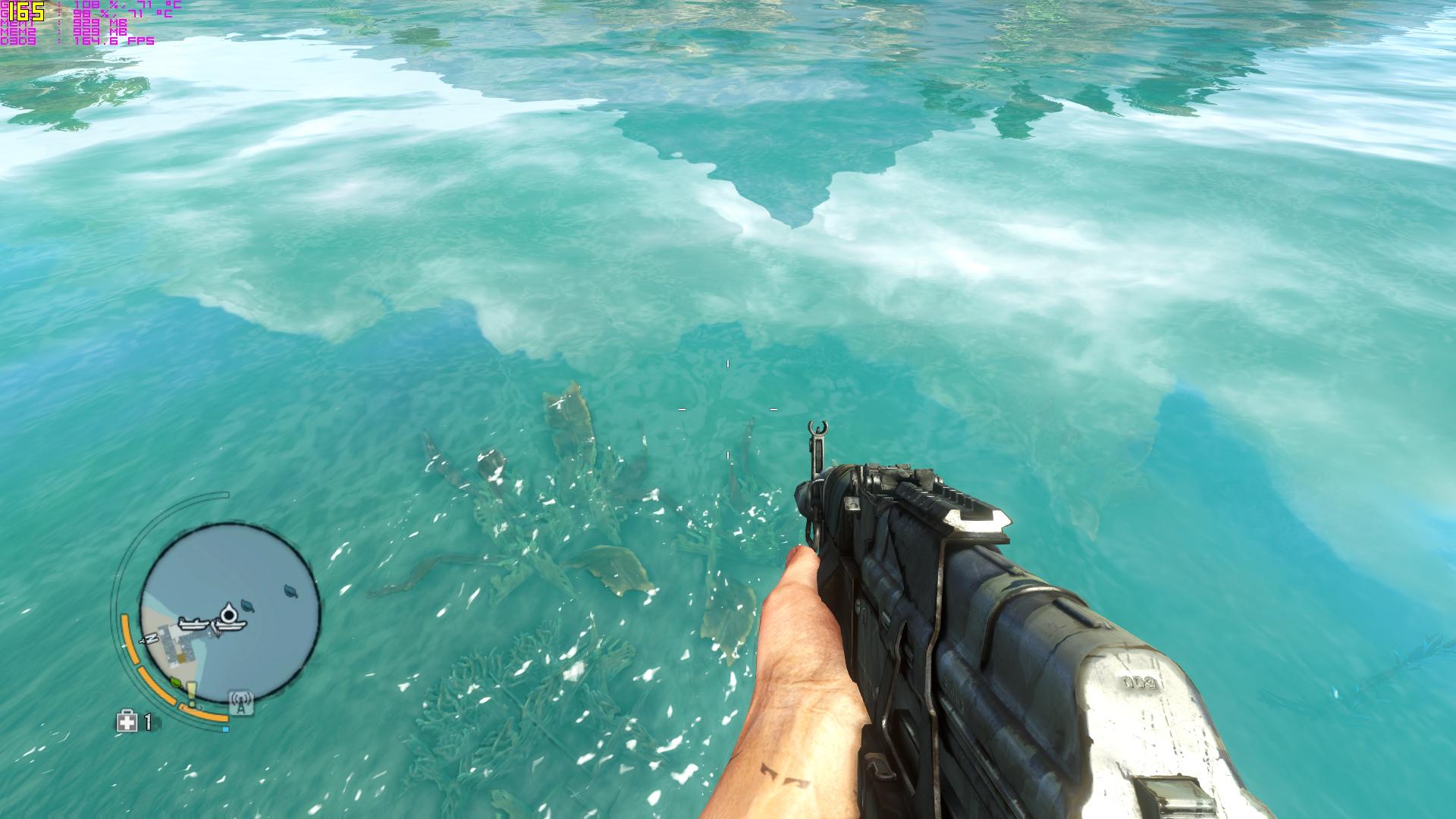Click the player position marker on minimap

coord(227,614)
